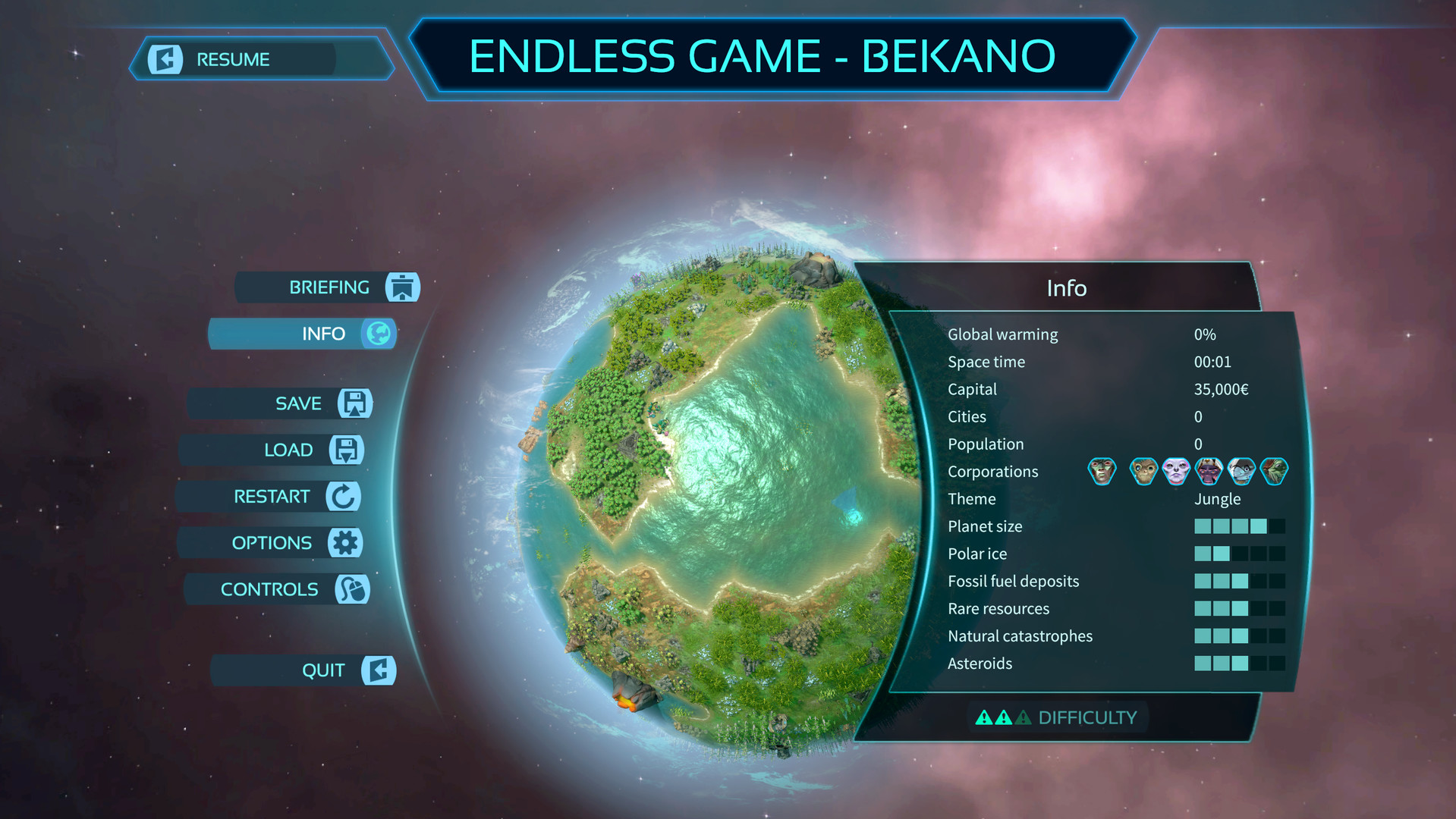The width and height of the screenshot is (1456, 819).
Task: Open the BRIEFING tab
Action: 329,287
